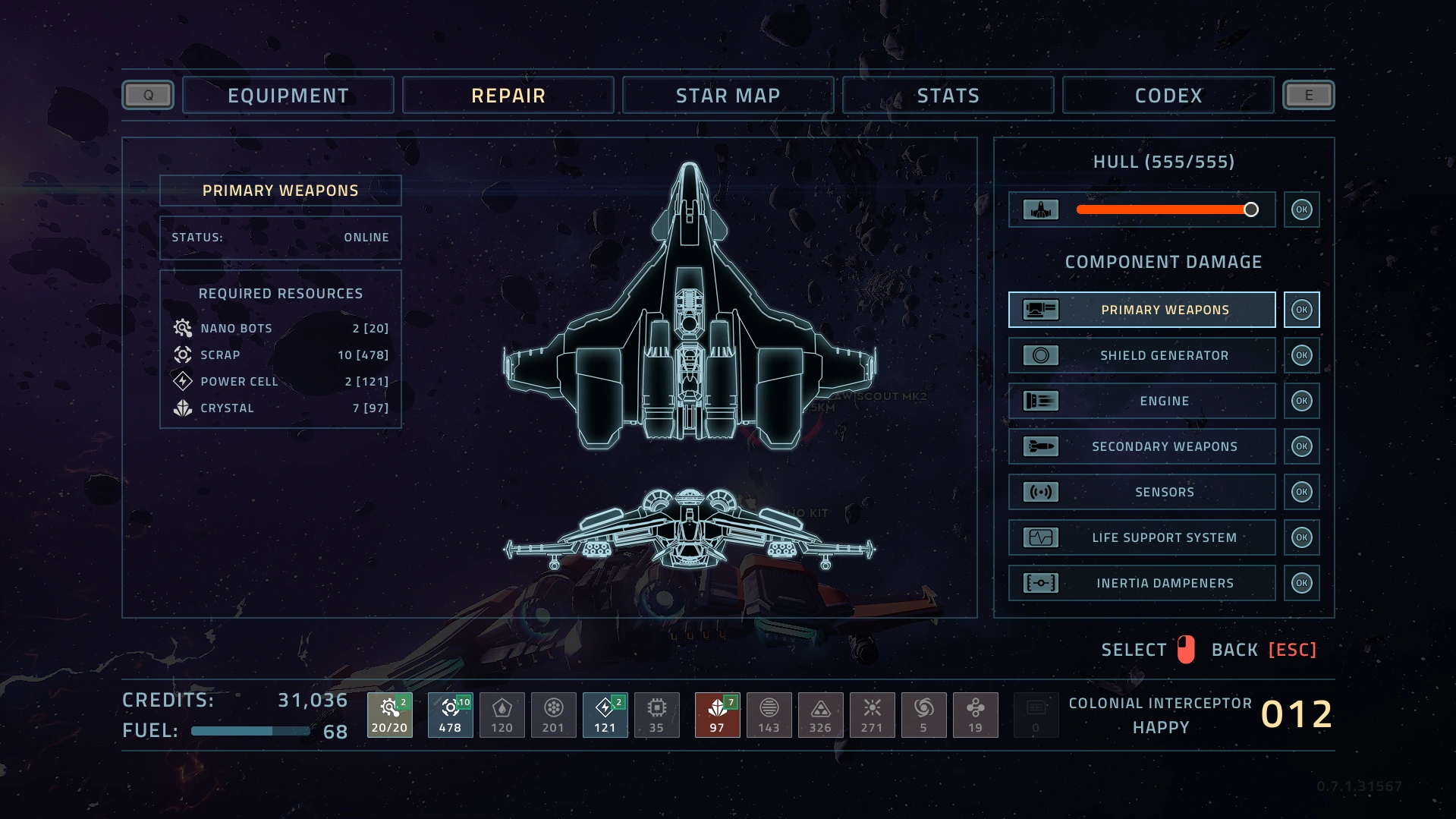Show the Stats tab
The height and width of the screenshot is (819, 1456).
click(x=948, y=96)
